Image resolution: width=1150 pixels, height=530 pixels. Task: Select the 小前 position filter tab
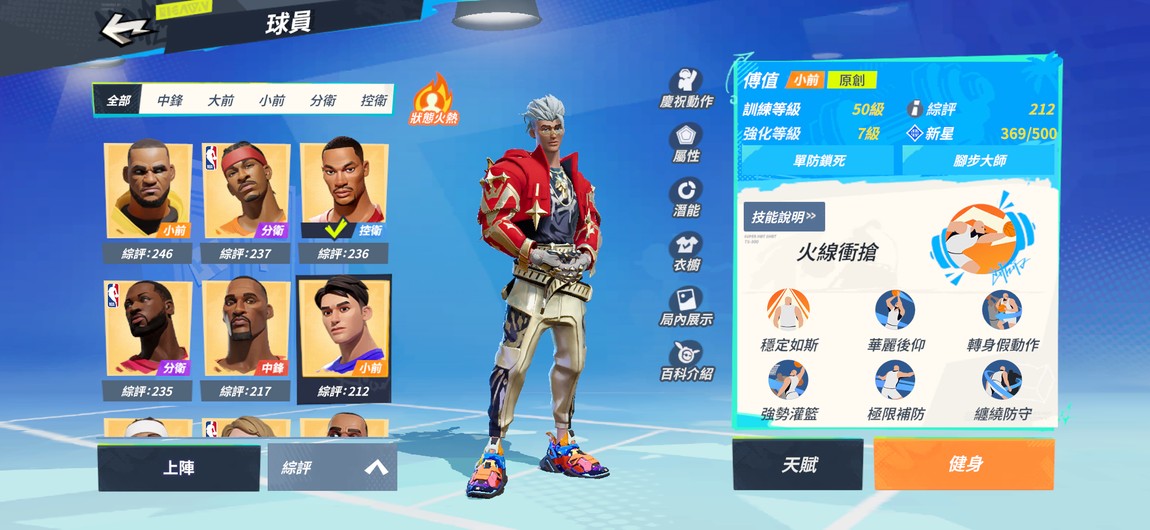pyautogui.click(x=272, y=100)
